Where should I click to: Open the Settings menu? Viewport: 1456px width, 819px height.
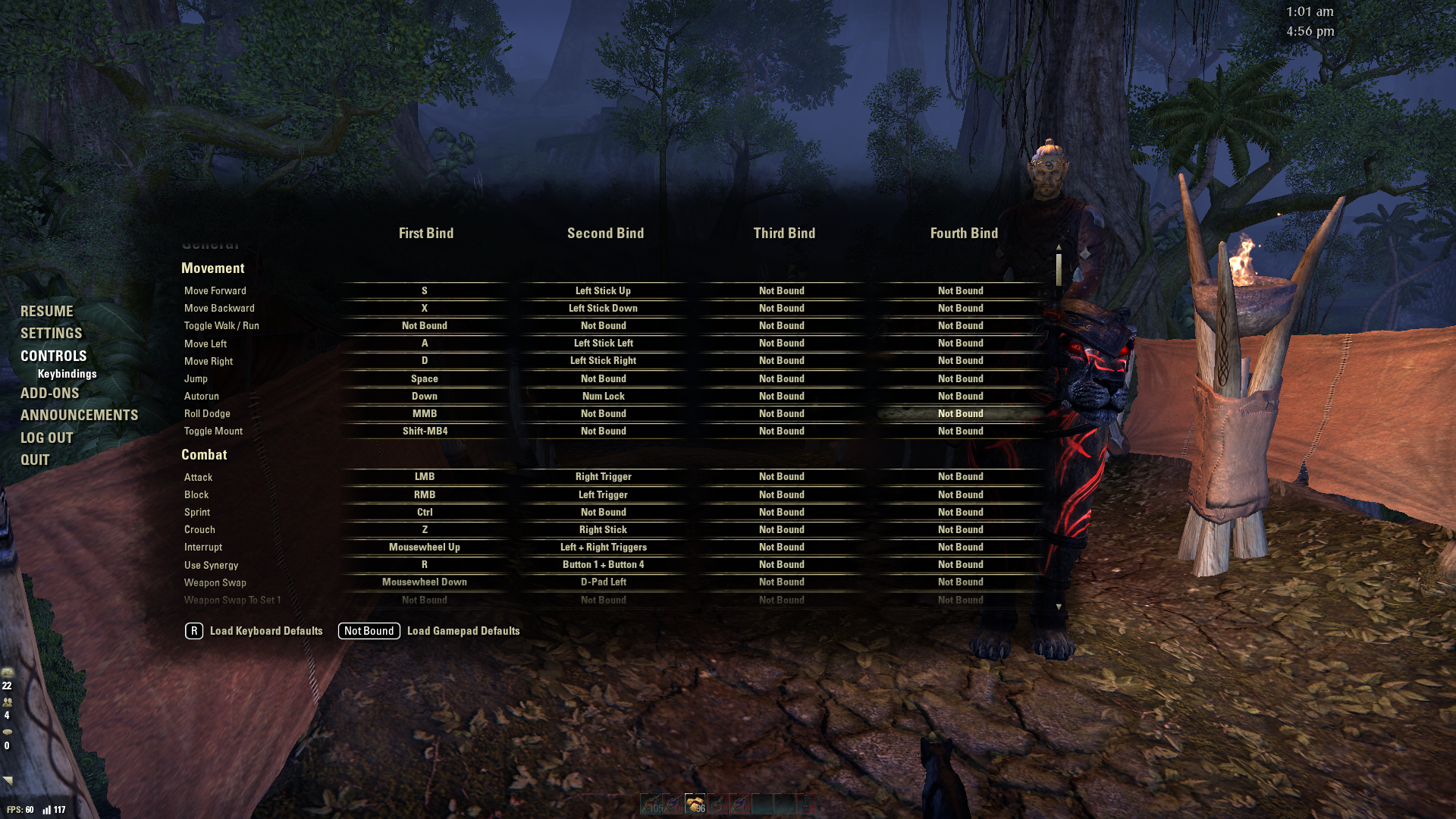[x=52, y=334]
